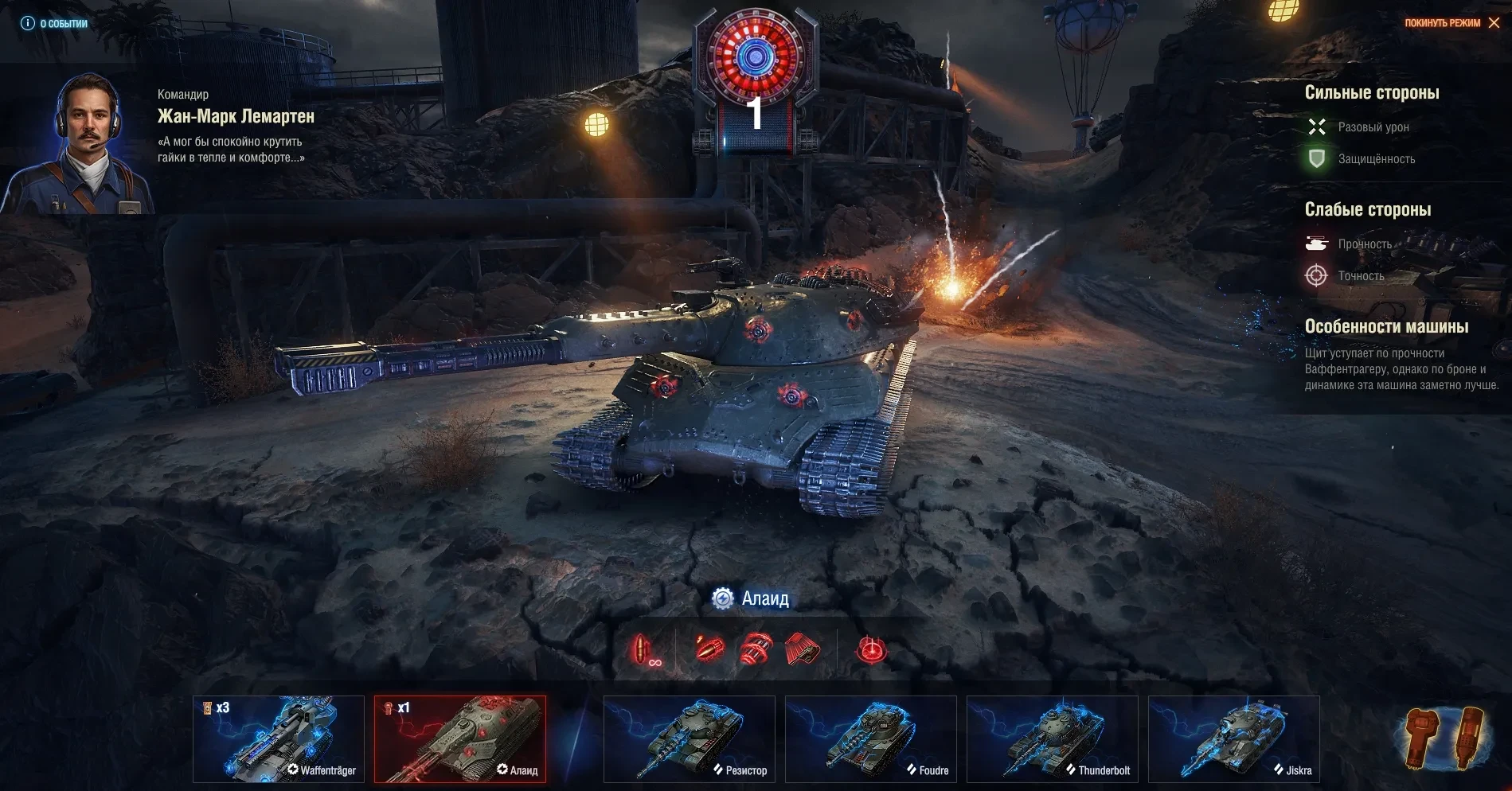The height and width of the screenshot is (791, 1512).
Task: Pick the Резистор tank card
Action: pos(690,739)
